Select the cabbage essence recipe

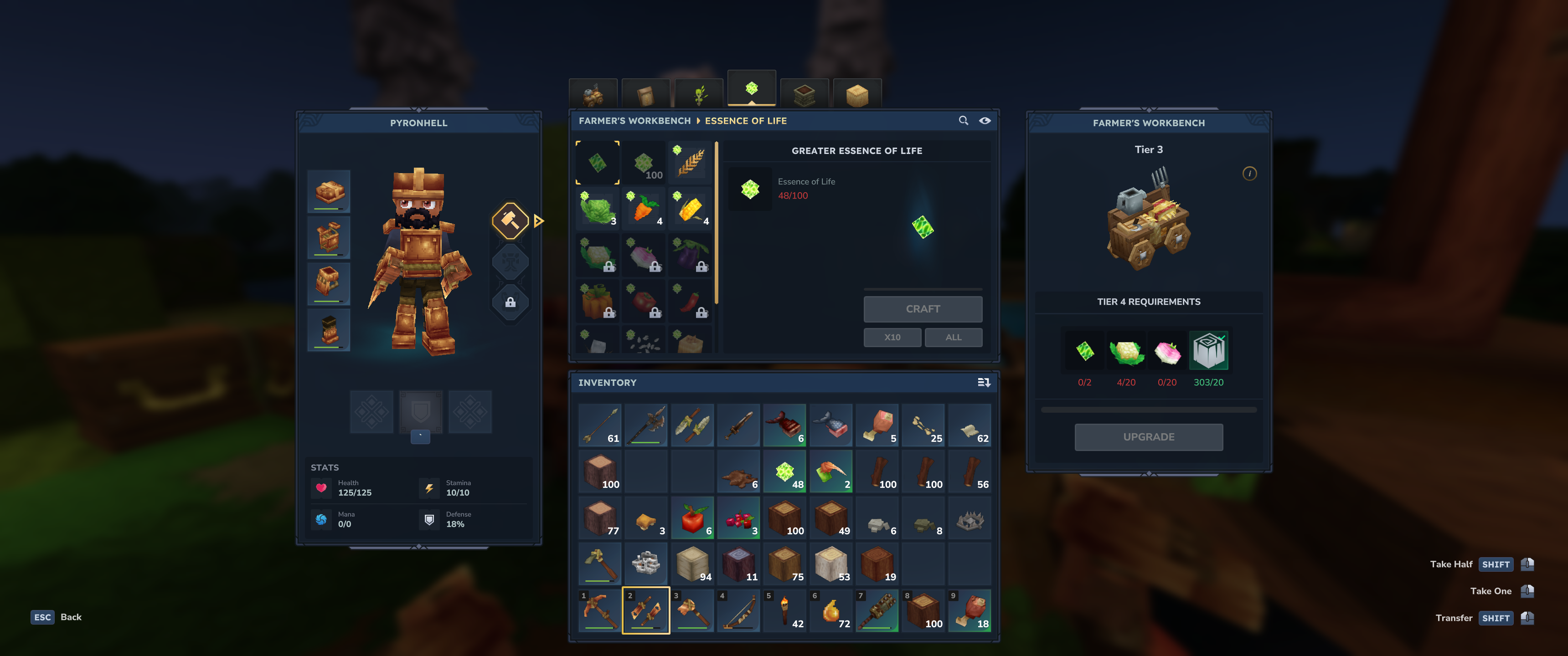click(598, 209)
